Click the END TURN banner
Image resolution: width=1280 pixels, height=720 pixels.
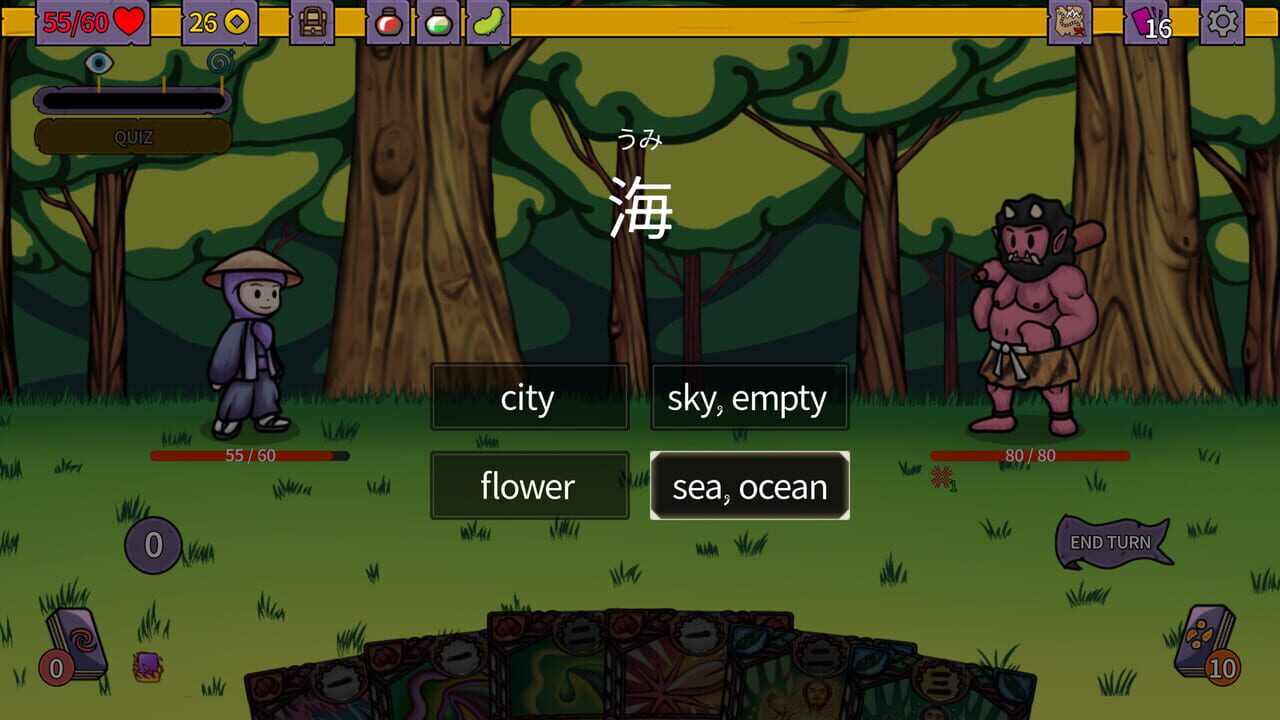[1113, 539]
